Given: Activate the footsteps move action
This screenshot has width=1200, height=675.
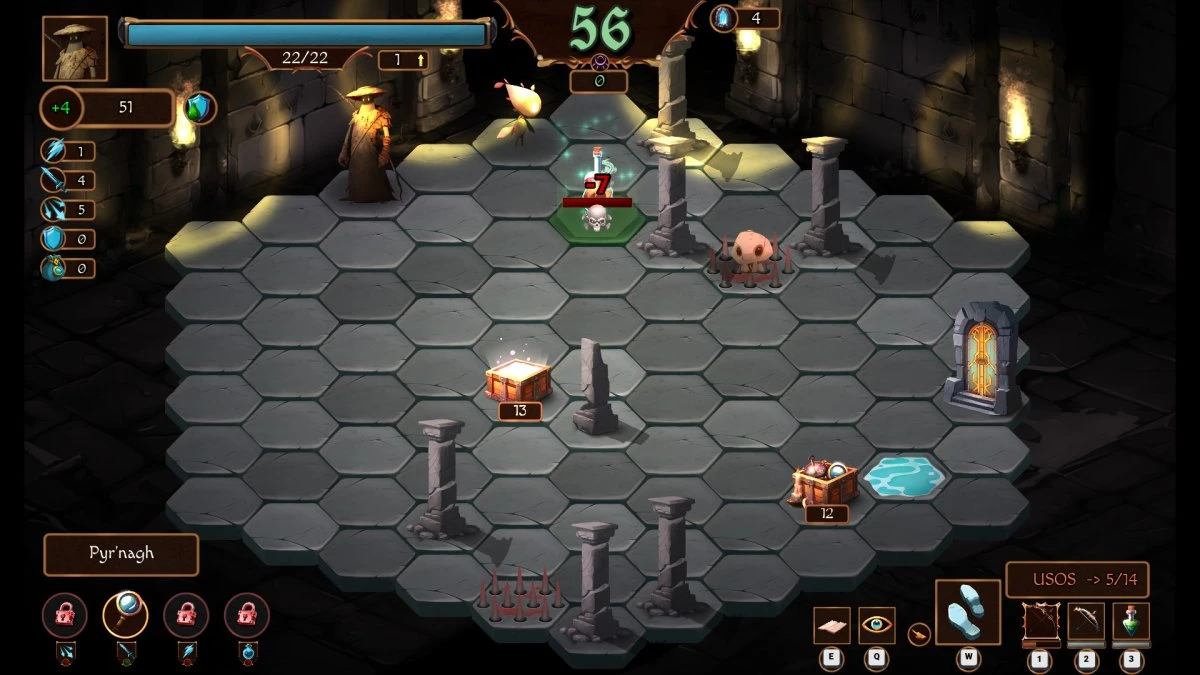Looking at the screenshot, I should [x=967, y=612].
